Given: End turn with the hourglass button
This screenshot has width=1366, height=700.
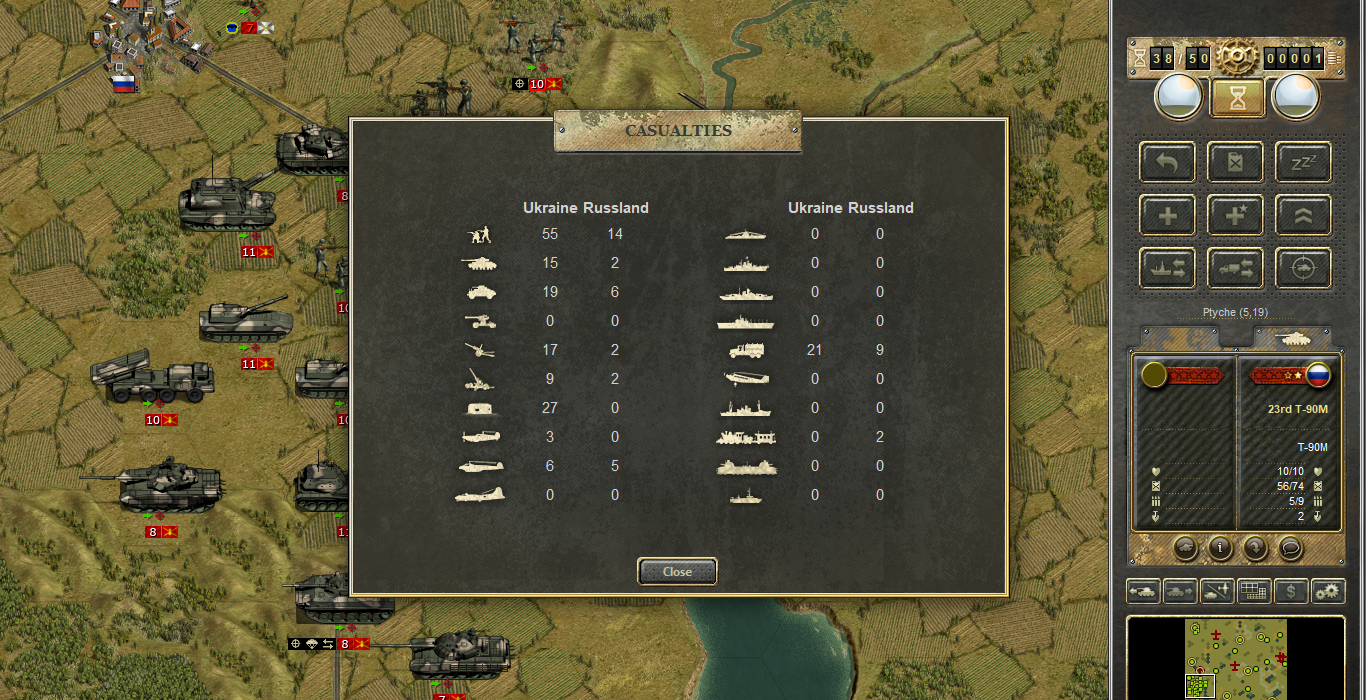Looking at the screenshot, I should (x=1236, y=98).
